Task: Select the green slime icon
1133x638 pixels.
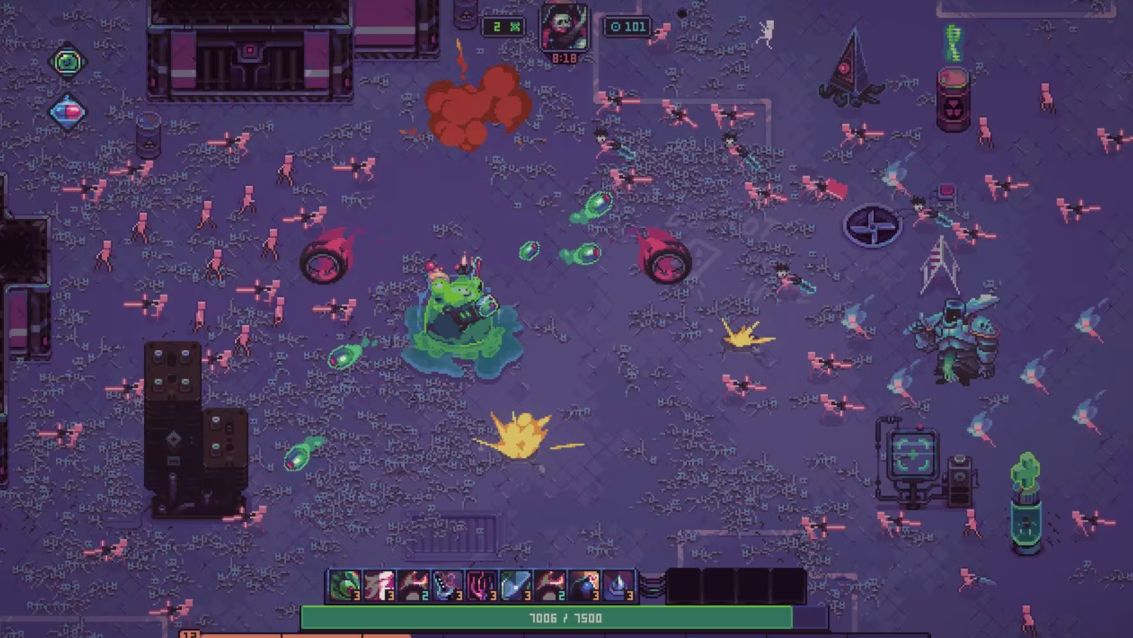Action: pos(68,62)
